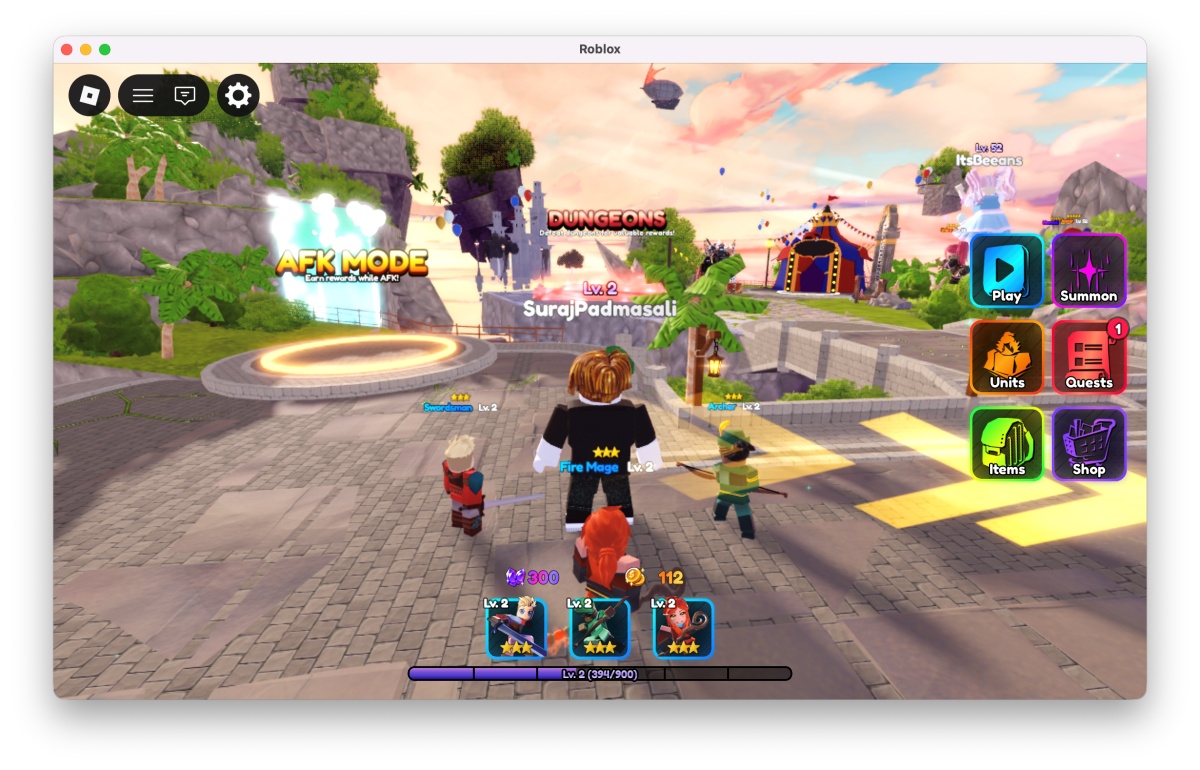
Task: Open the Items backpack
Action: [x=1006, y=444]
